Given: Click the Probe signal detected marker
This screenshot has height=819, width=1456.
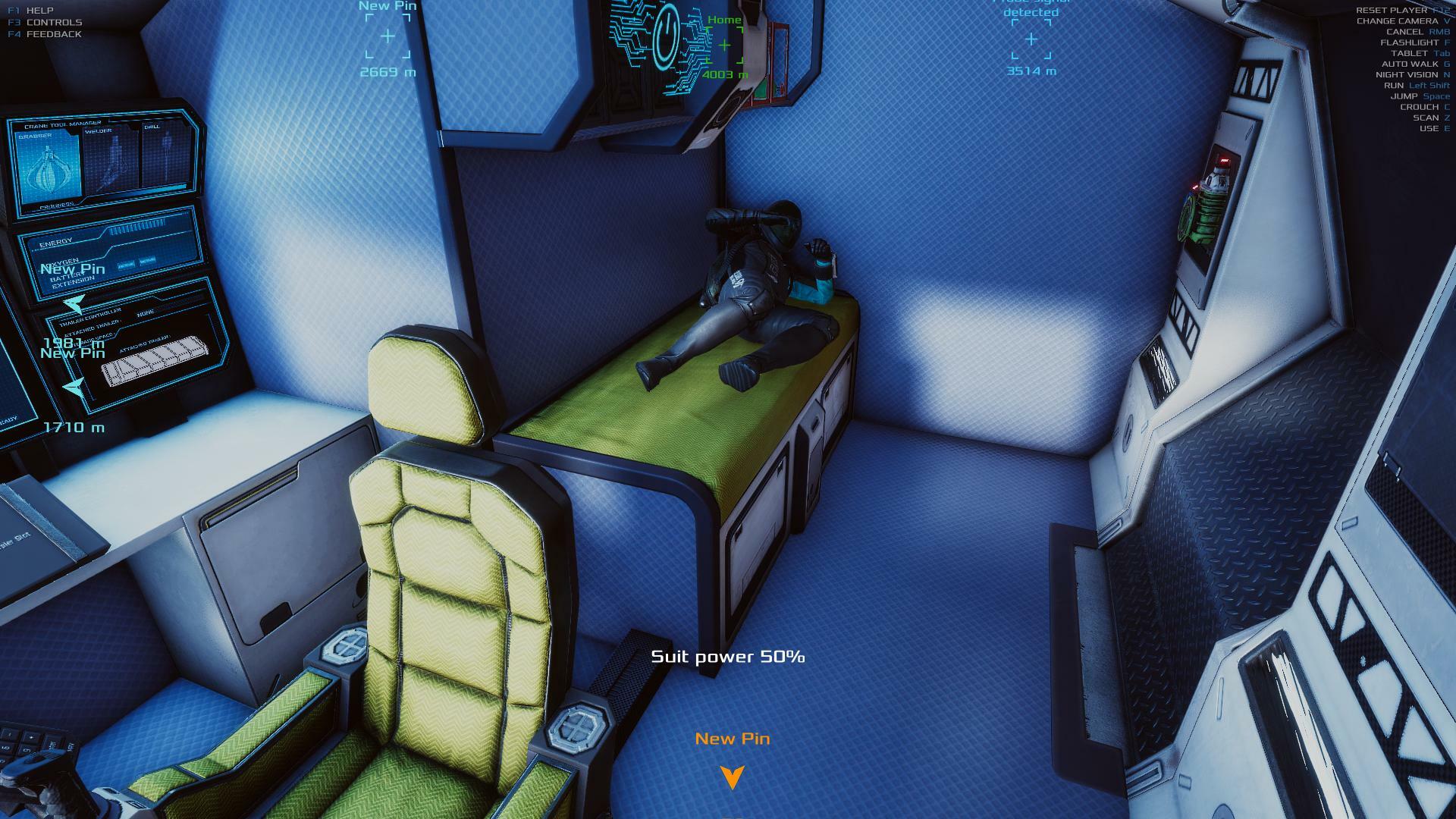Looking at the screenshot, I should pos(1031,39).
